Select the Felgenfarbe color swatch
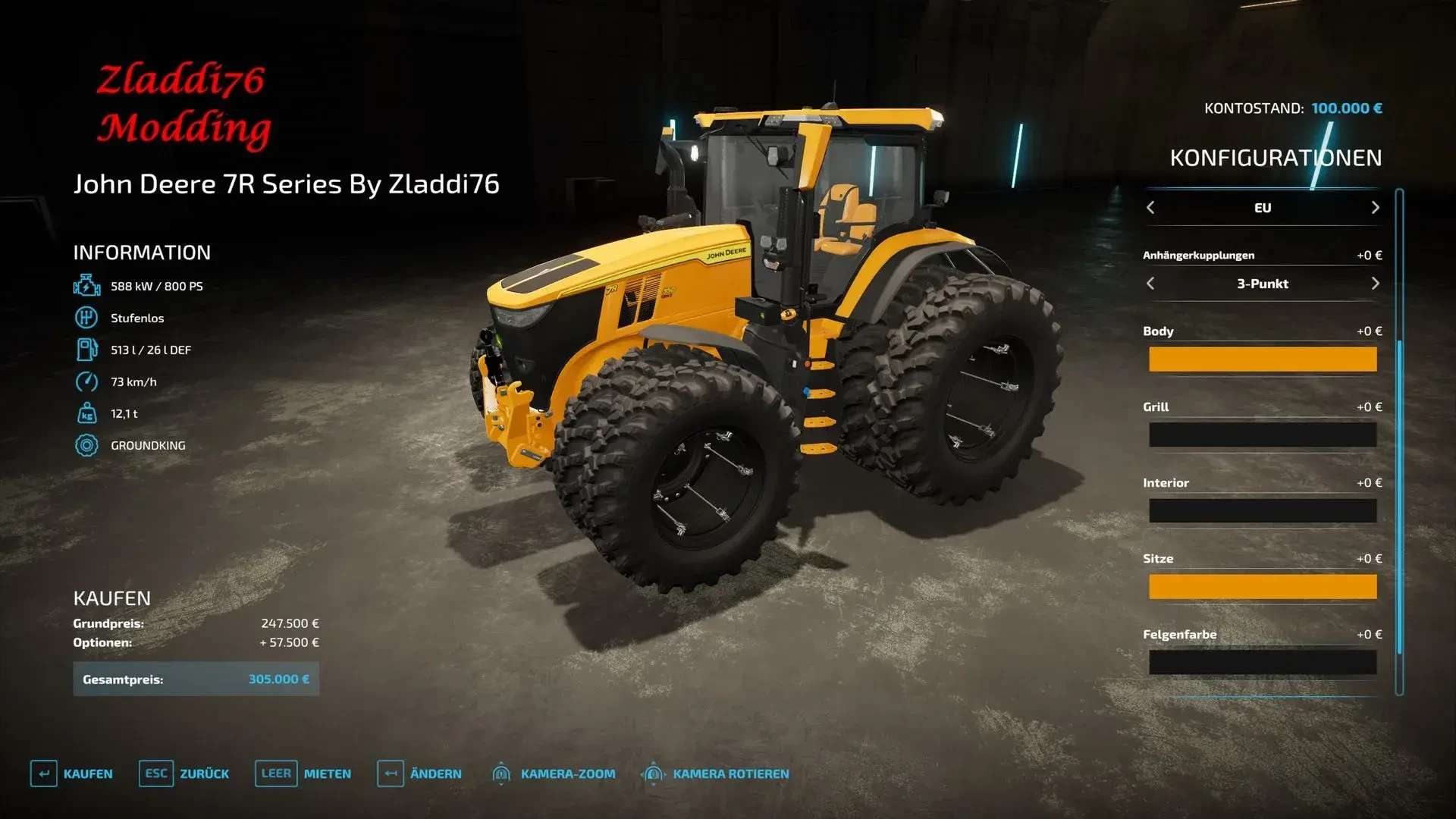 click(x=1262, y=662)
